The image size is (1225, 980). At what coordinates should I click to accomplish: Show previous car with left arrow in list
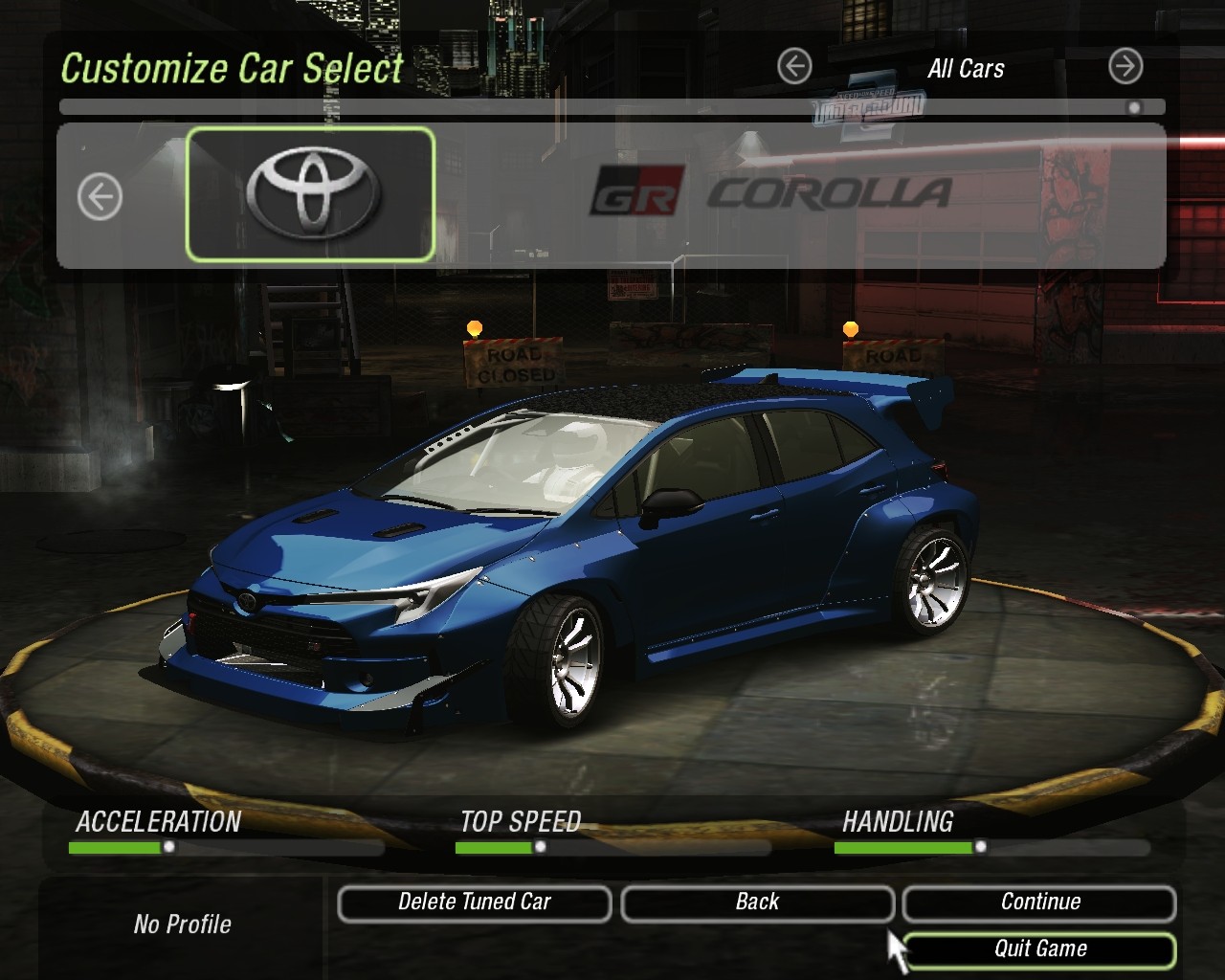100,198
